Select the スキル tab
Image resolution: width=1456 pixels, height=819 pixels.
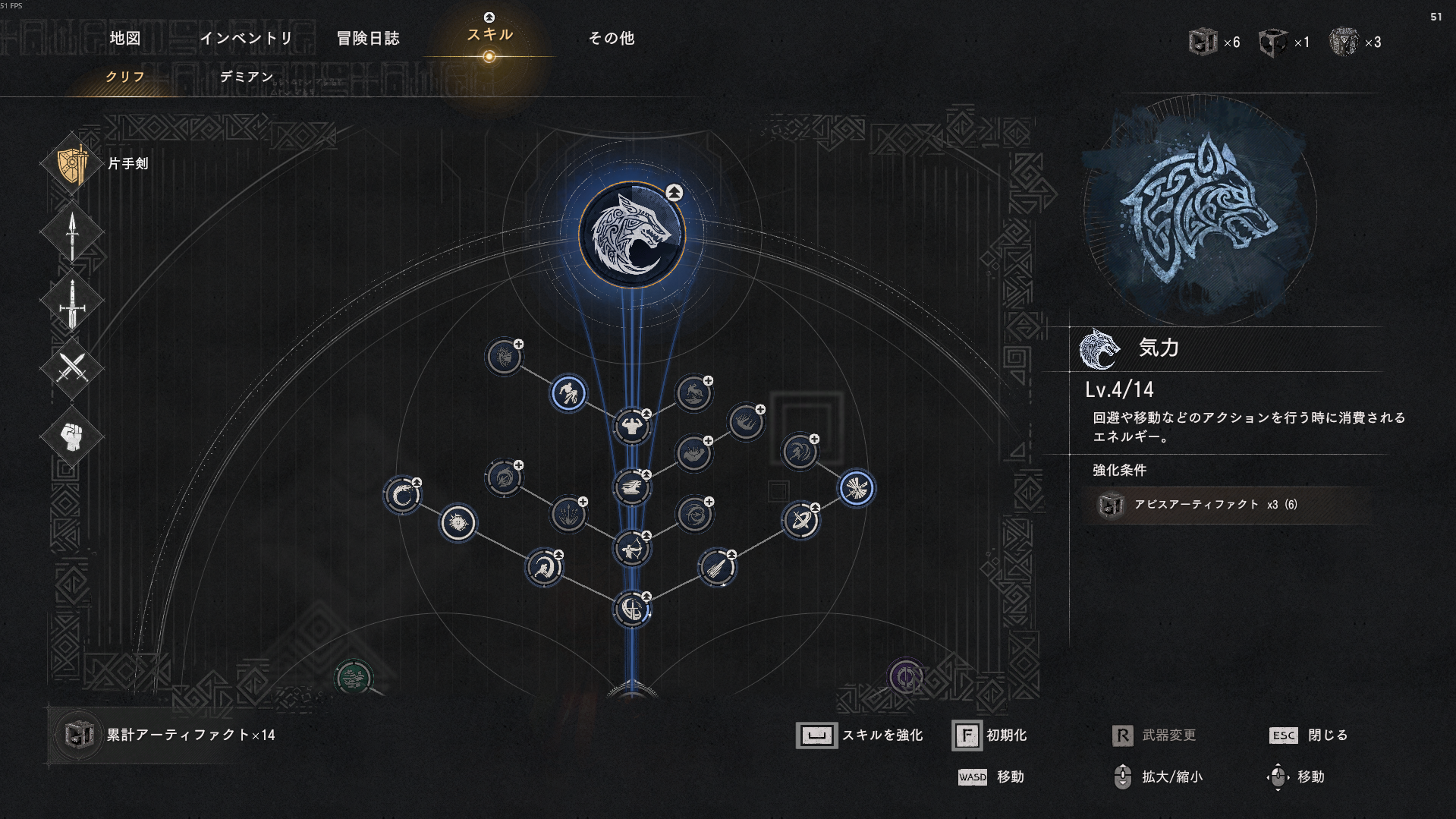pos(490,35)
